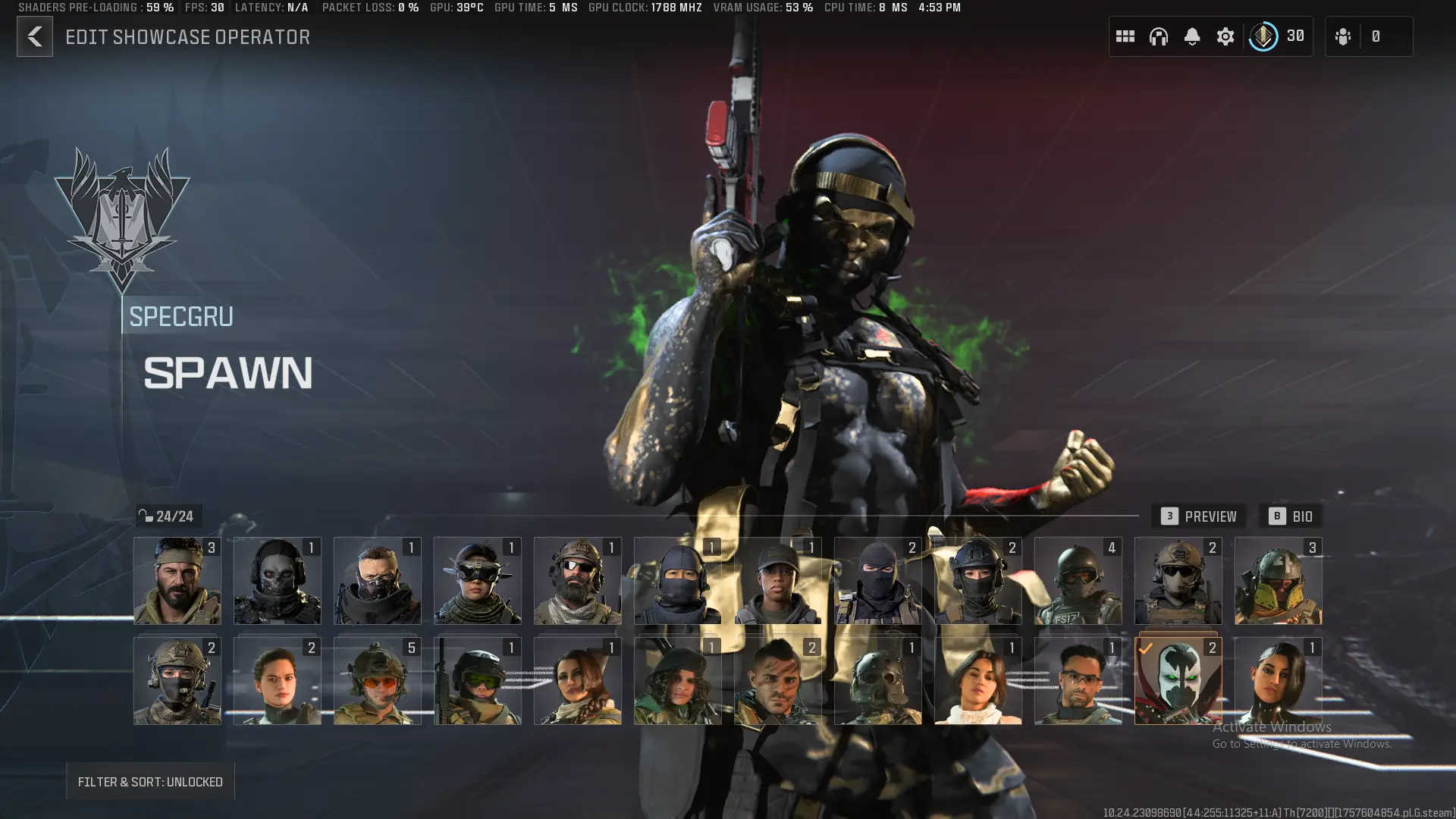The width and height of the screenshot is (1456, 819).
Task: Open the Filter & Sort: Unlocked options
Action: click(x=149, y=781)
